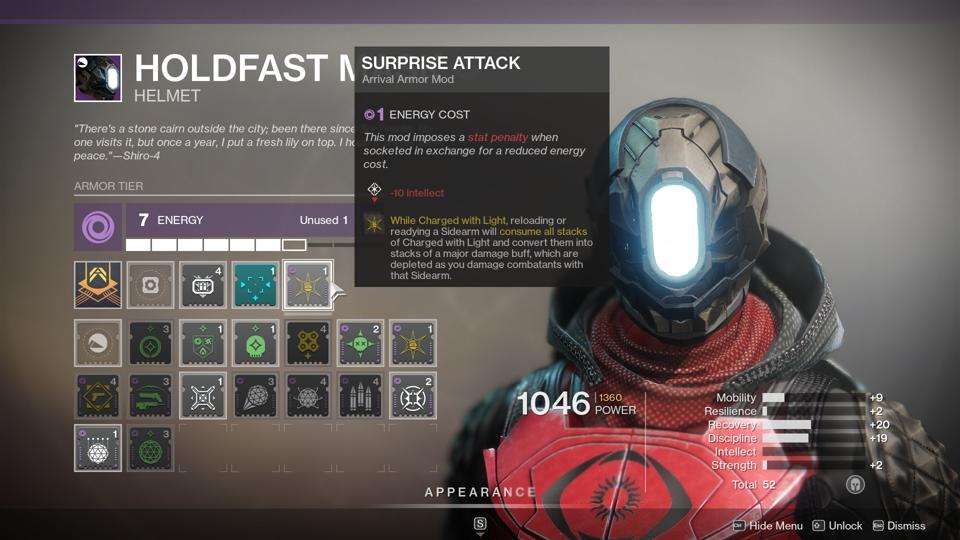Click the Holdfast helmet item icon

pyautogui.click(x=98, y=78)
